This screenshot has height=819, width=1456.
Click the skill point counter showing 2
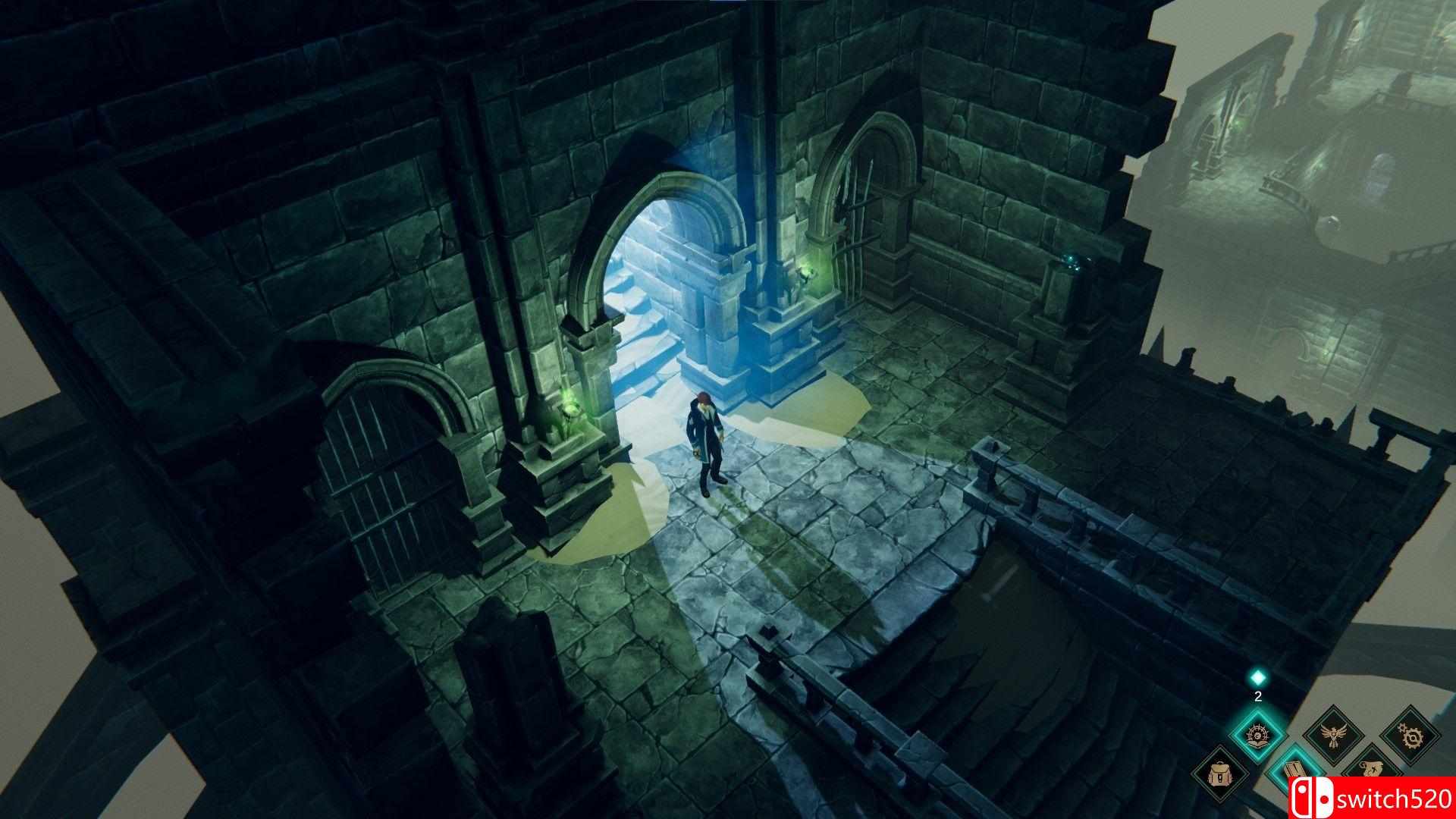point(1257,697)
